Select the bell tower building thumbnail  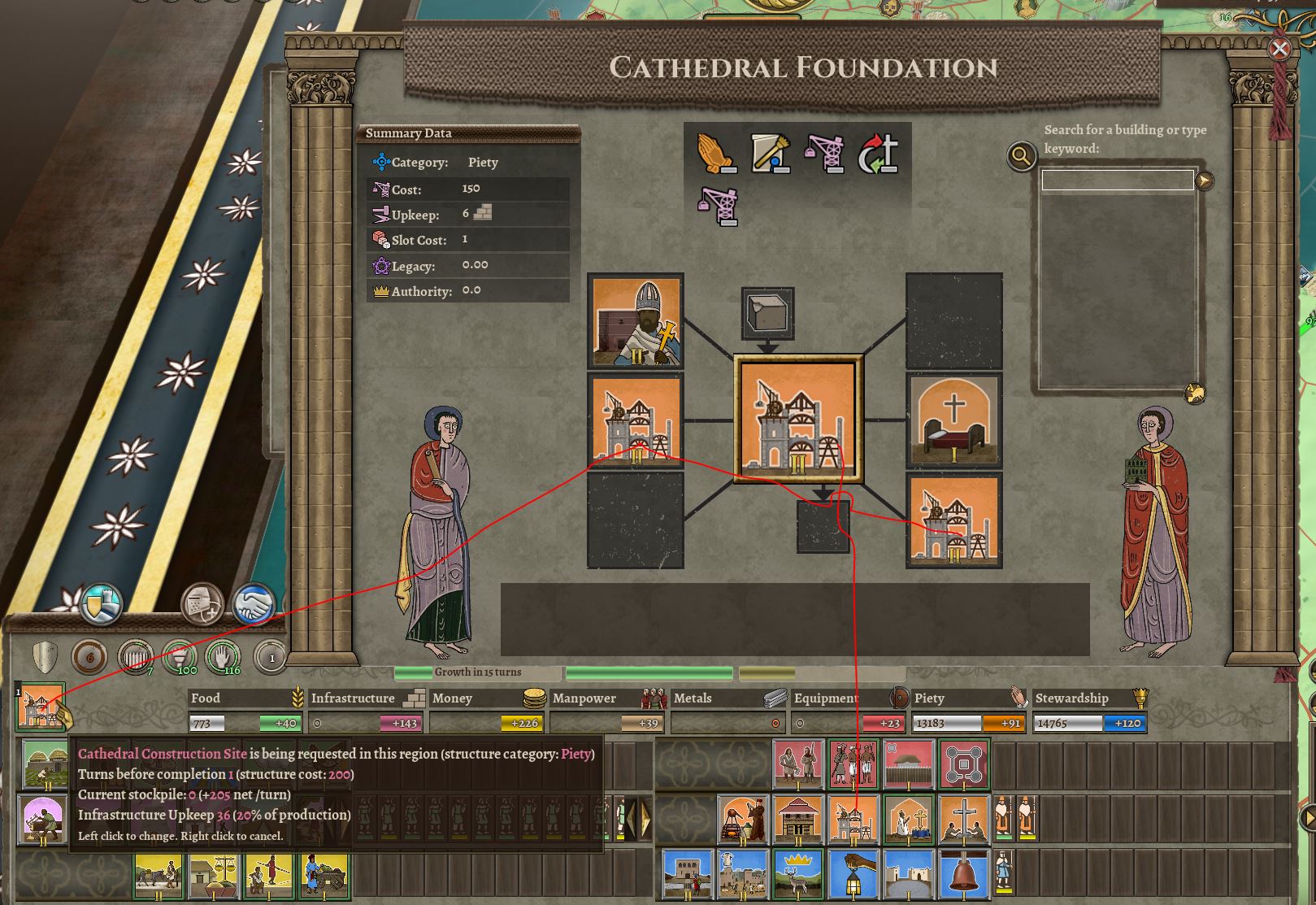pos(962,877)
